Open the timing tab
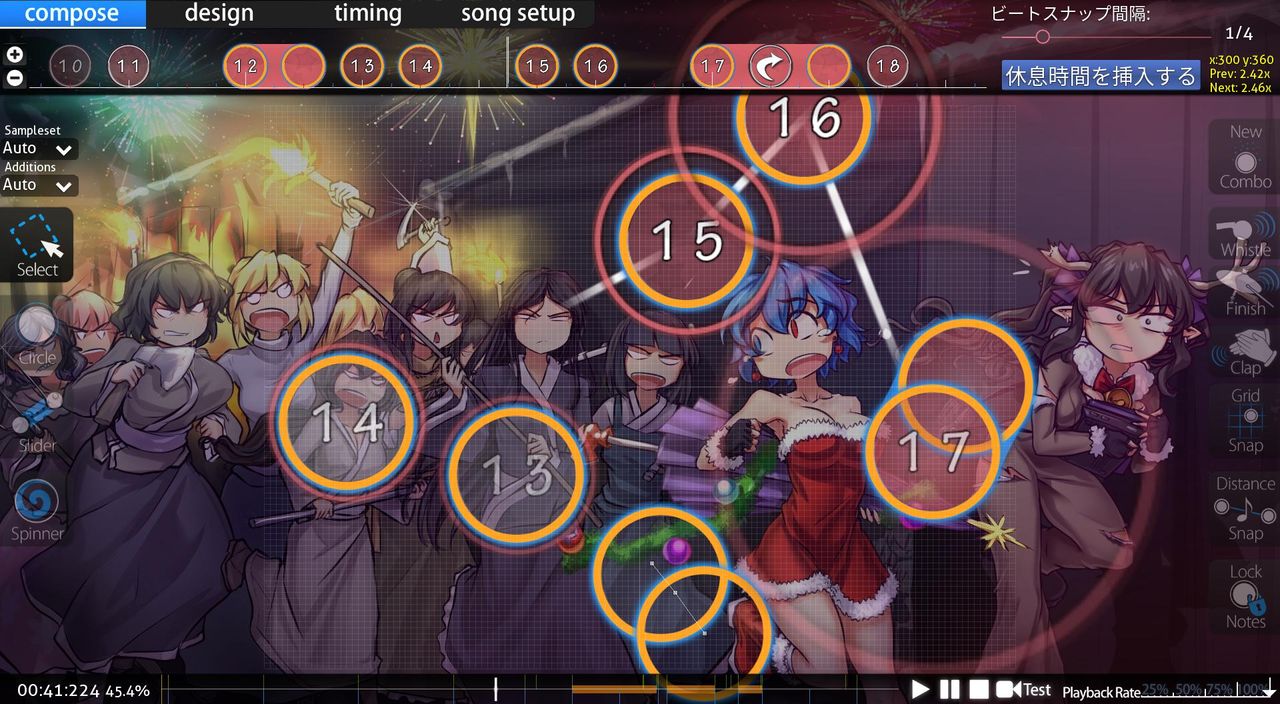 click(x=367, y=14)
